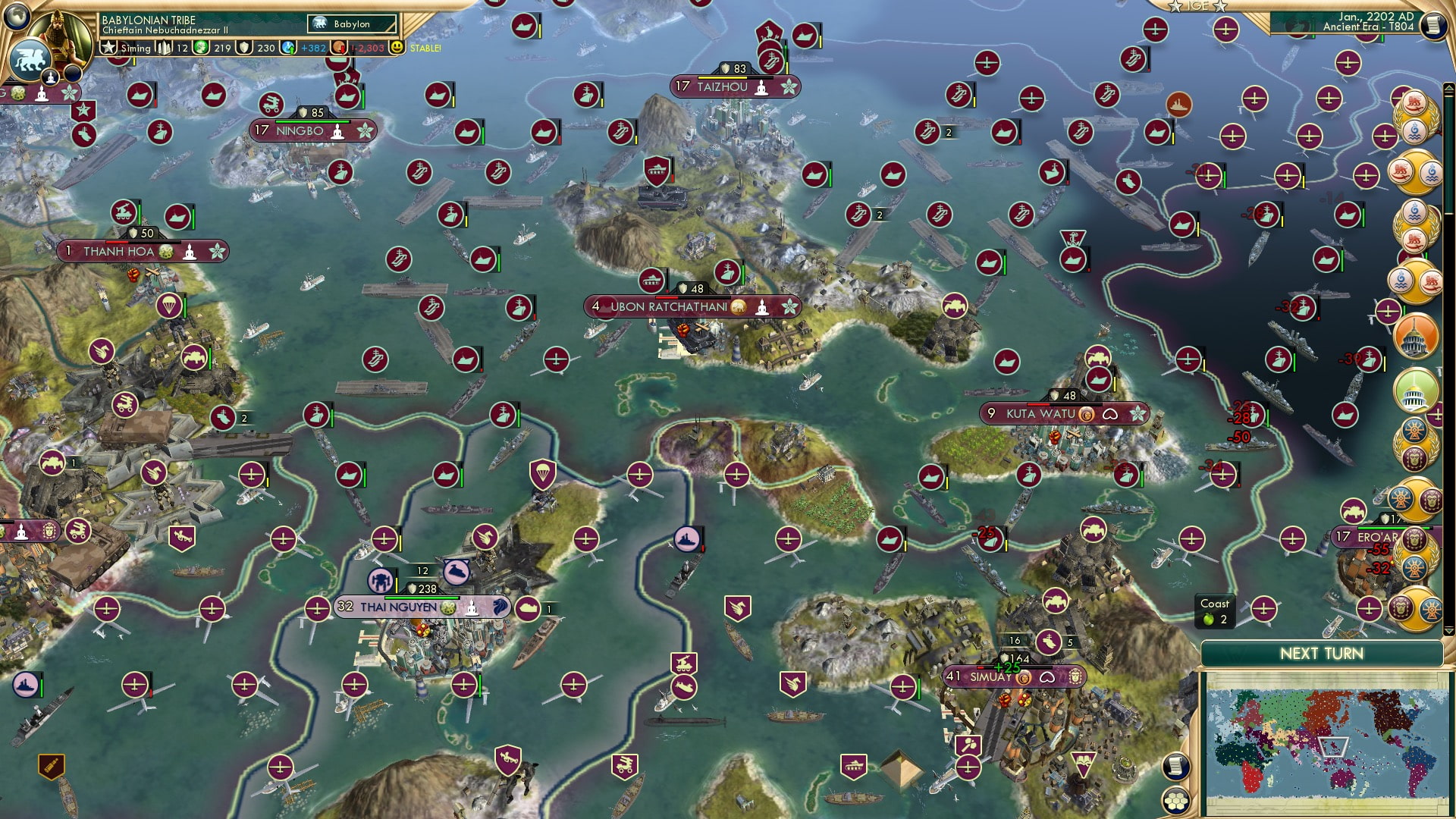1456x819 pixels.
Task: Click the smiley face next to STABLE
Action: [x=397, y=49]
